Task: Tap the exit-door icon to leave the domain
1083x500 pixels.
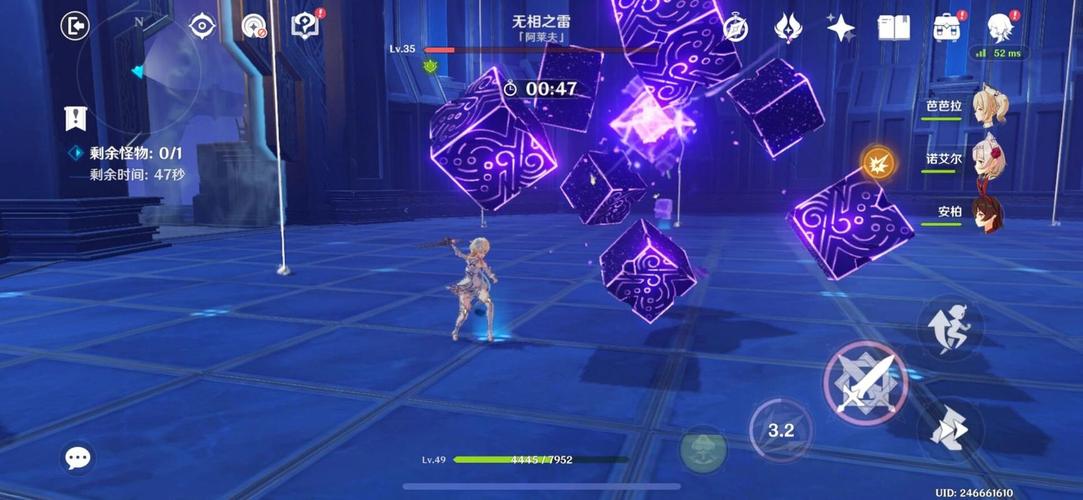Action: pos(75,26)
